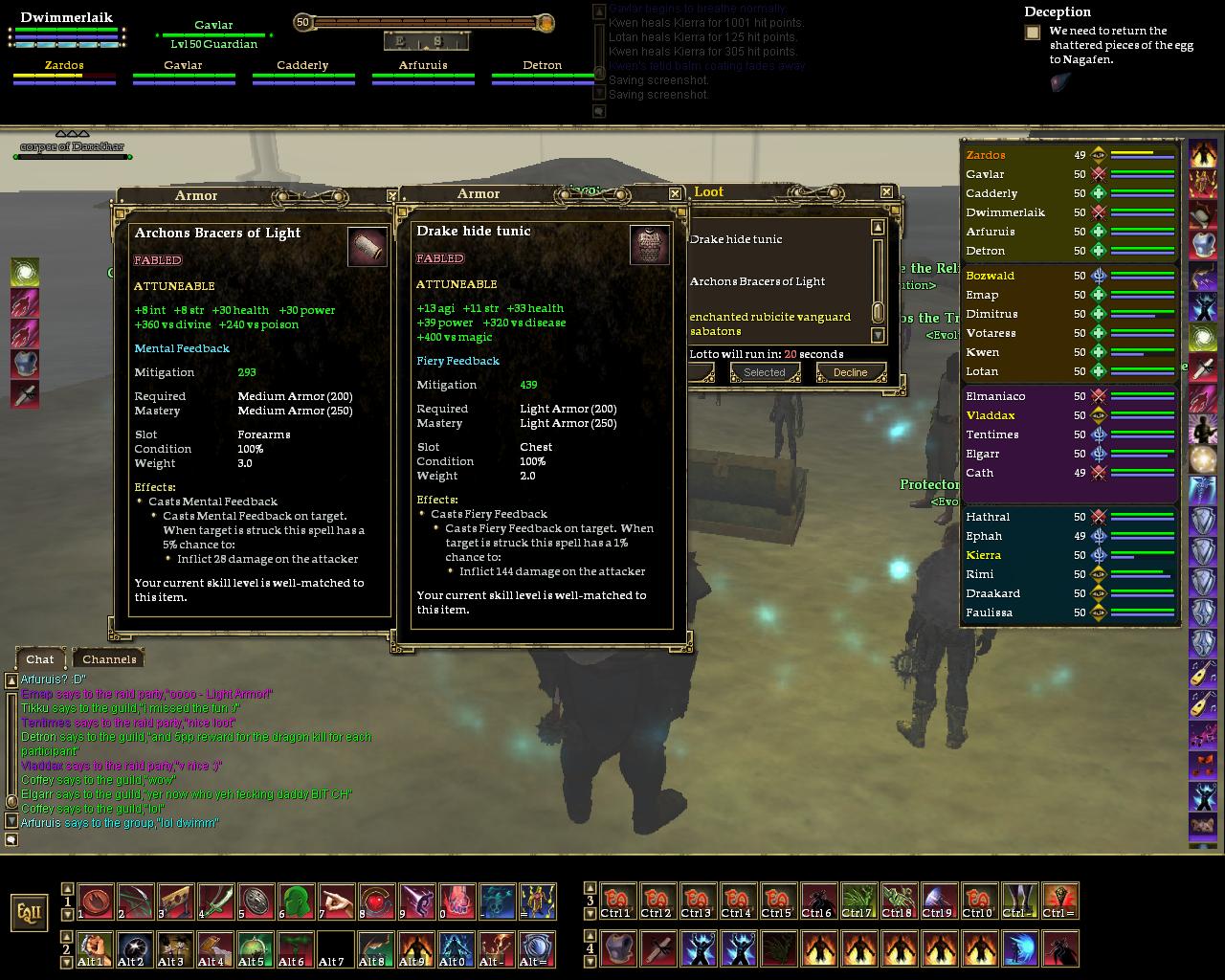Open the Chat tab
The image size is (1225, 980).
40,658
